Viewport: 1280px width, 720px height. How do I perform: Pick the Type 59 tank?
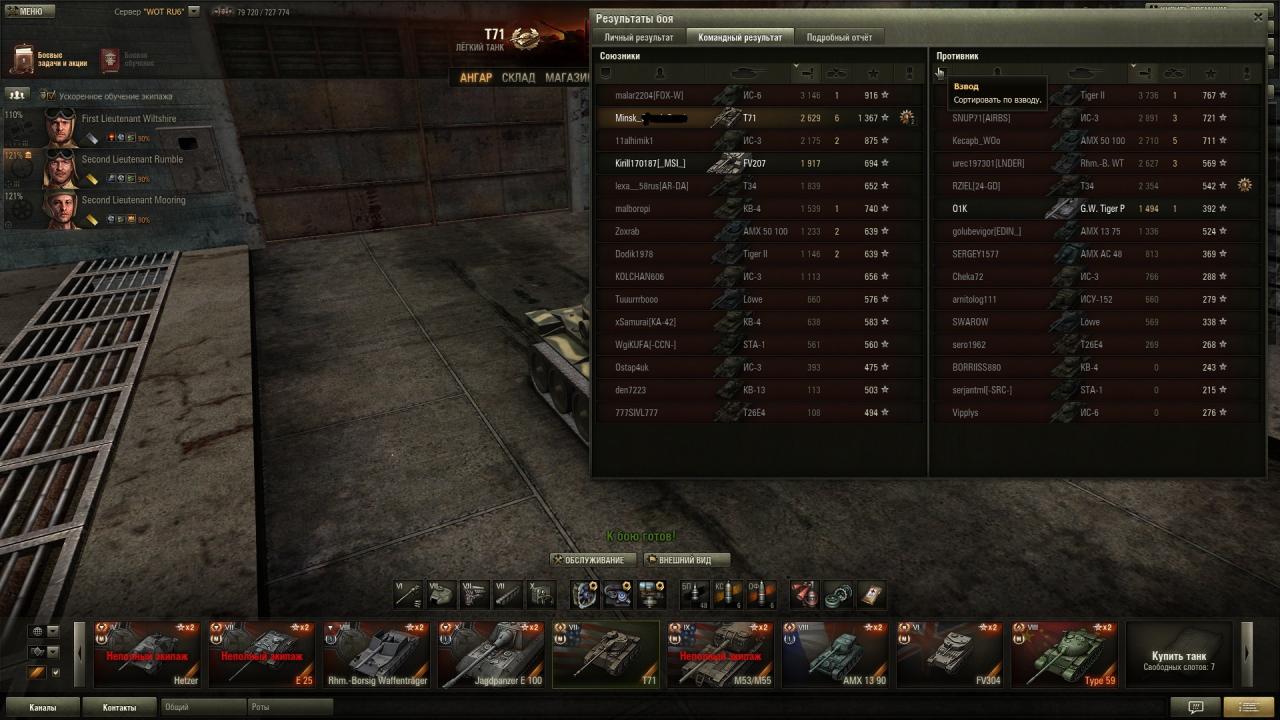(1064, 655)
